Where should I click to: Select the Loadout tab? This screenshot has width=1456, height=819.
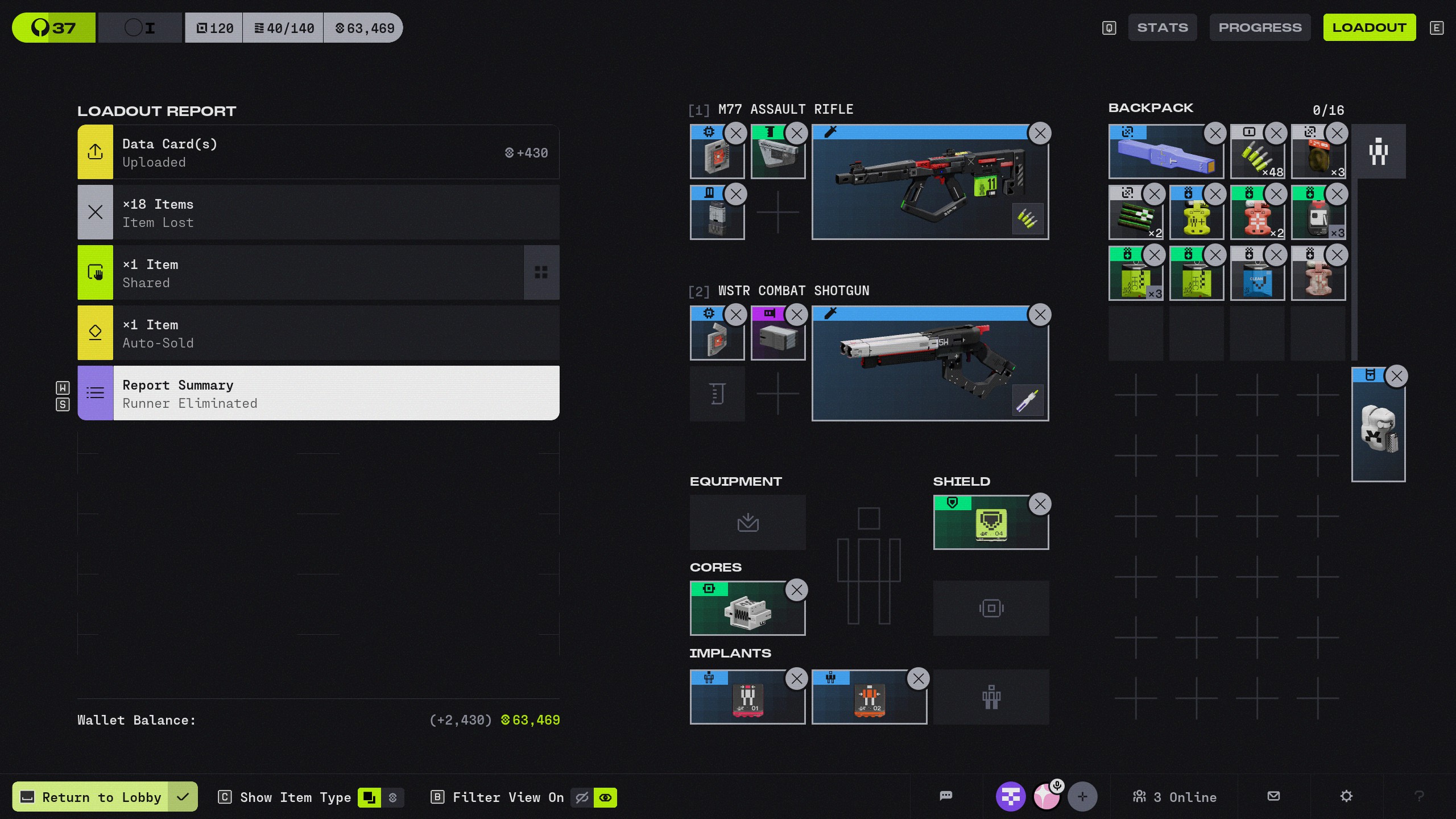click(1369, 28)
